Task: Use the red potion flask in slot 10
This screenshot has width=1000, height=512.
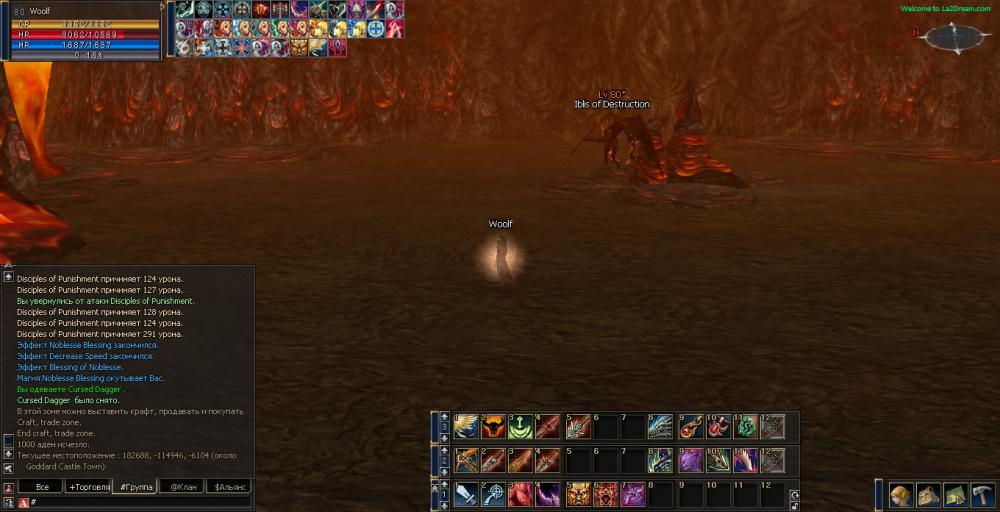Action: click(x=717, y=427)
